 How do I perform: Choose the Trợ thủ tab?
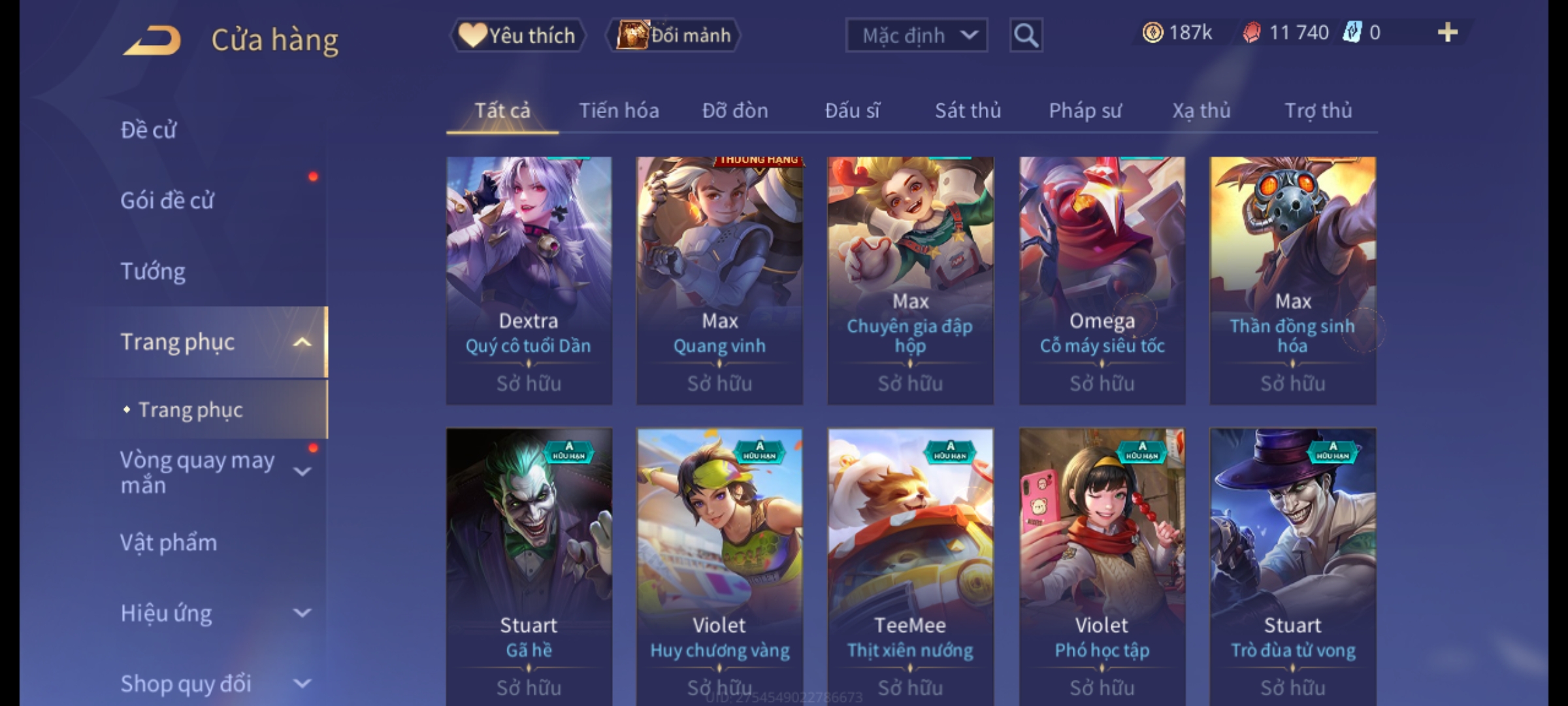[1318, 111]
